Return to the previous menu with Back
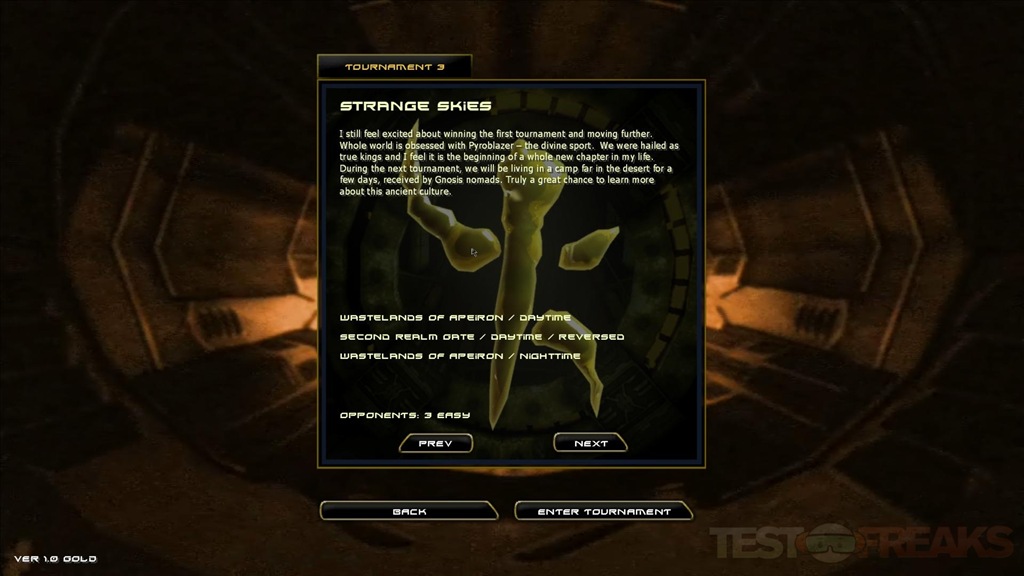Viewport: 1024px width, 576px height. click(409, 511)
